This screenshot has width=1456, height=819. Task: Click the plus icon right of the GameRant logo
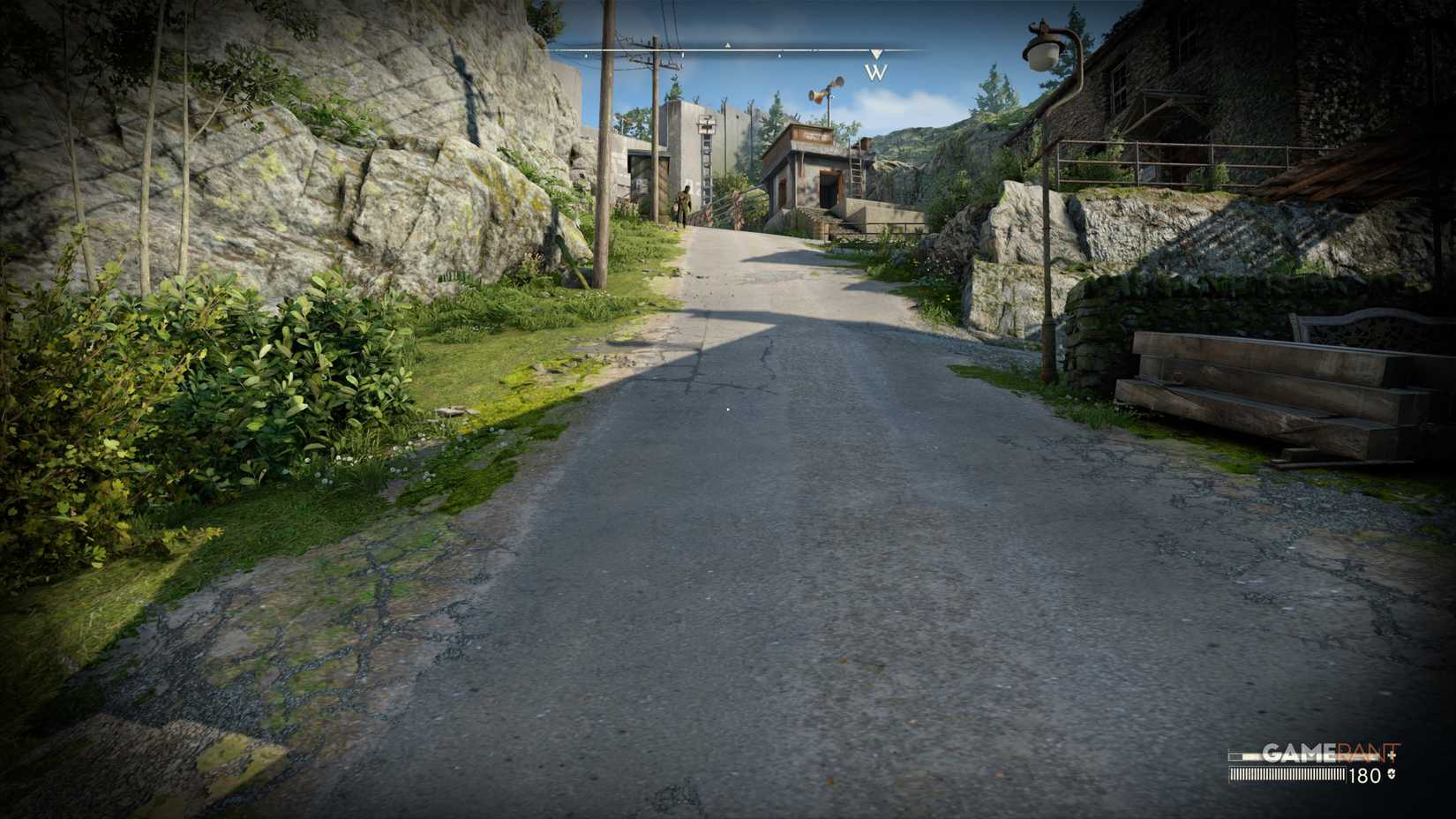coord(1392,756)
